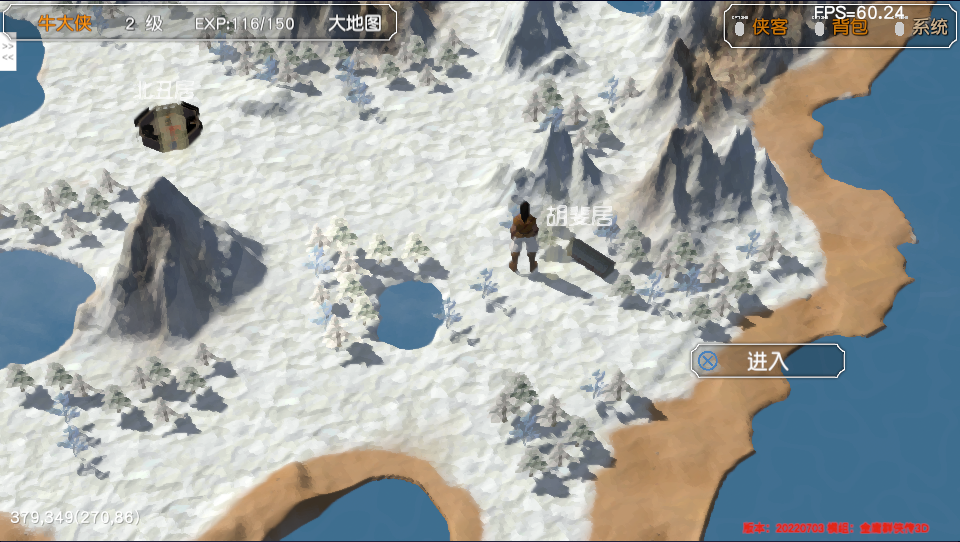The height and width of the screenshot is (542, 960).
Task: Toggle the side panel arrows expander
Action: (x=8, y=52)
